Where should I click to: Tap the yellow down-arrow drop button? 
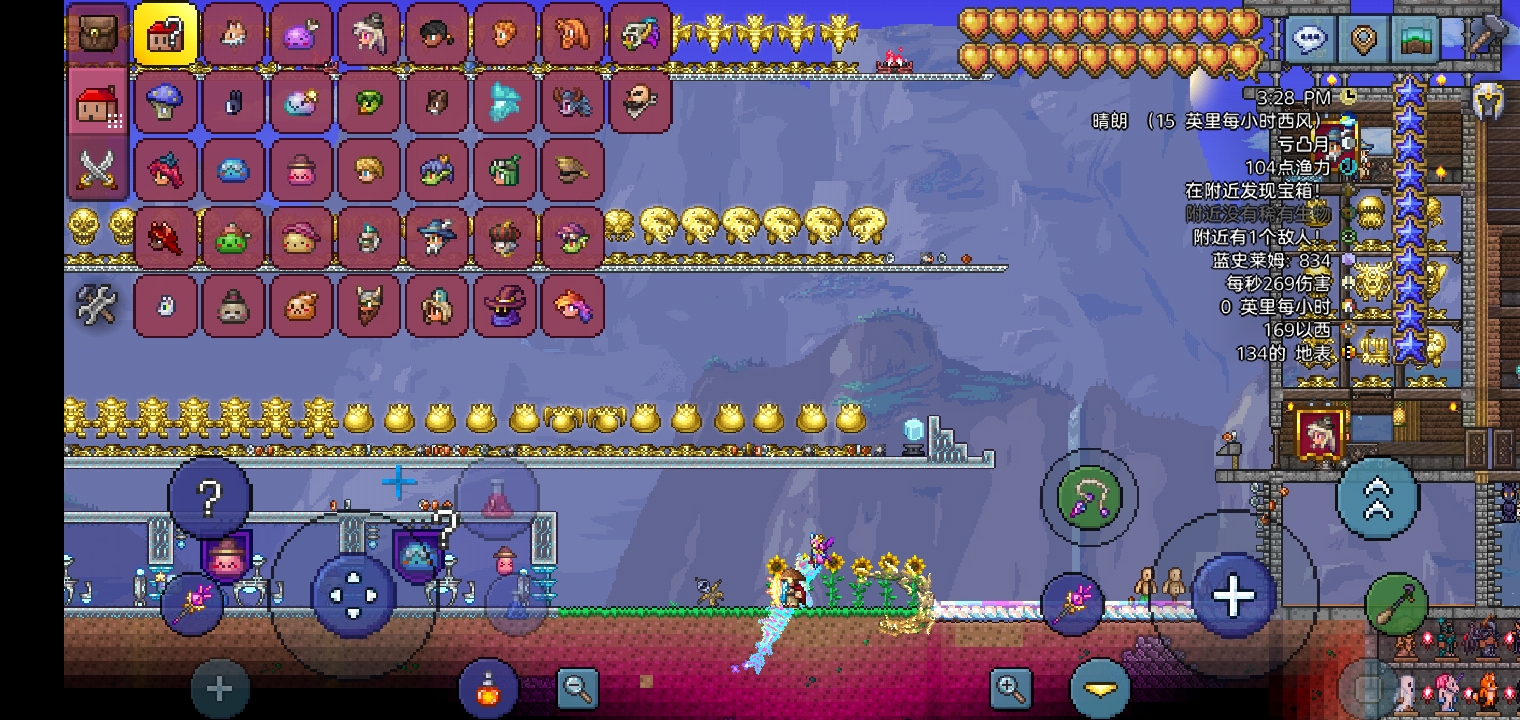click(x=1100, y=689)
